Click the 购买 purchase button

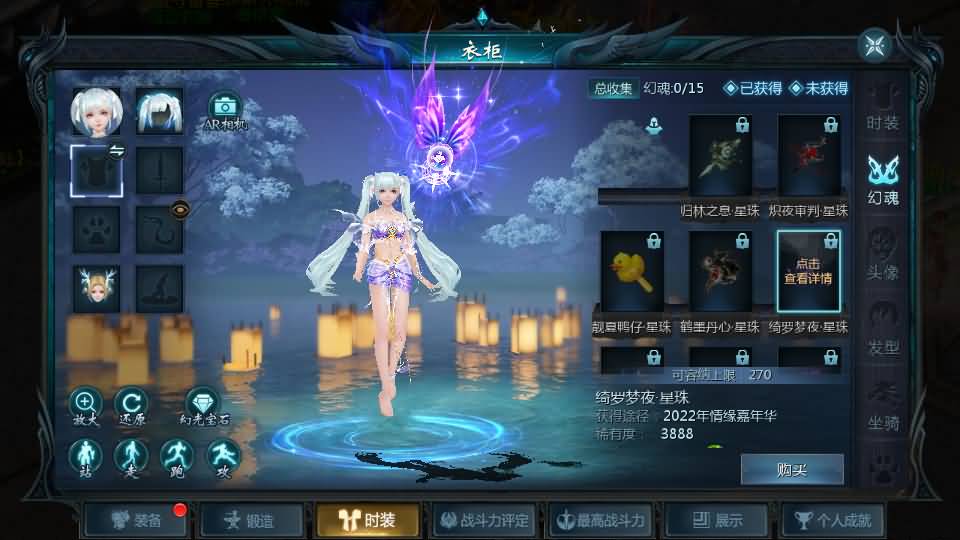791,469
